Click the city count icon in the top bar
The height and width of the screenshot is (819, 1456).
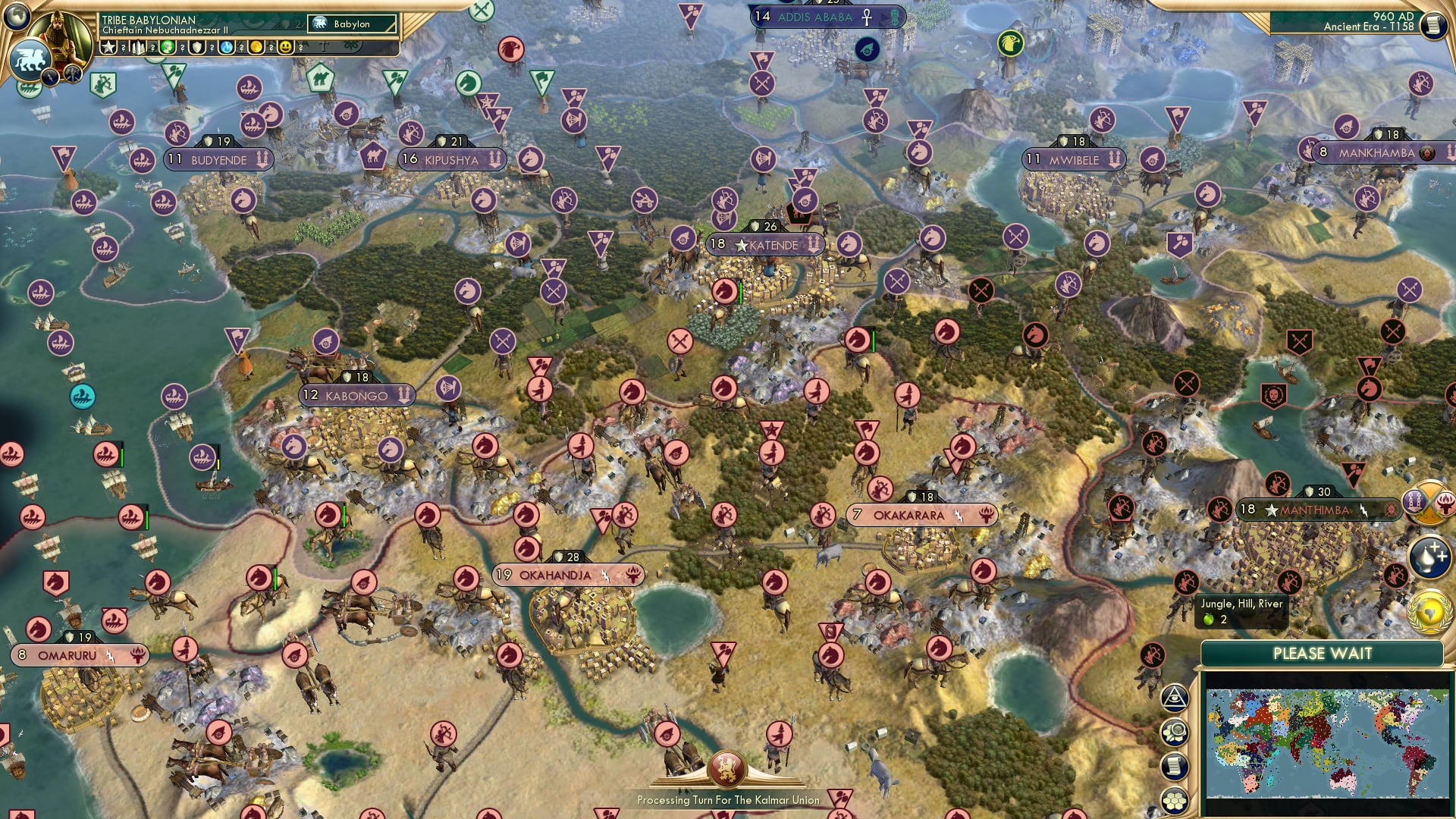pos(139,47)
